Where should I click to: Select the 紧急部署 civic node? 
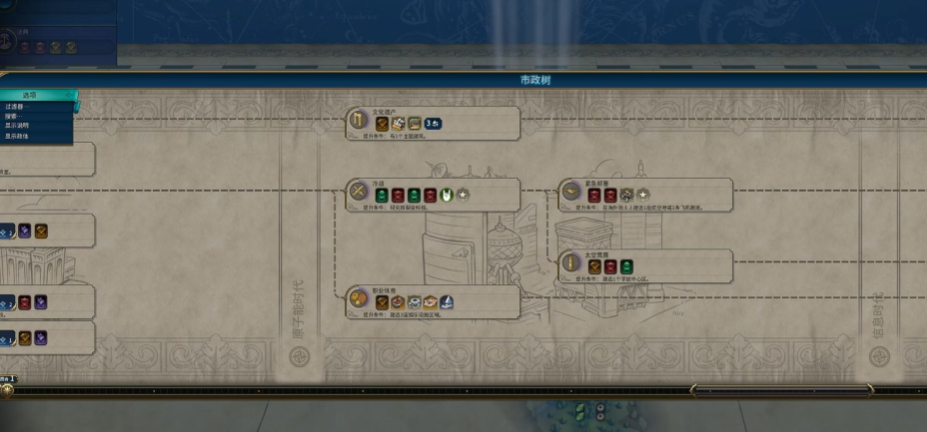click(x=645, y=195)
